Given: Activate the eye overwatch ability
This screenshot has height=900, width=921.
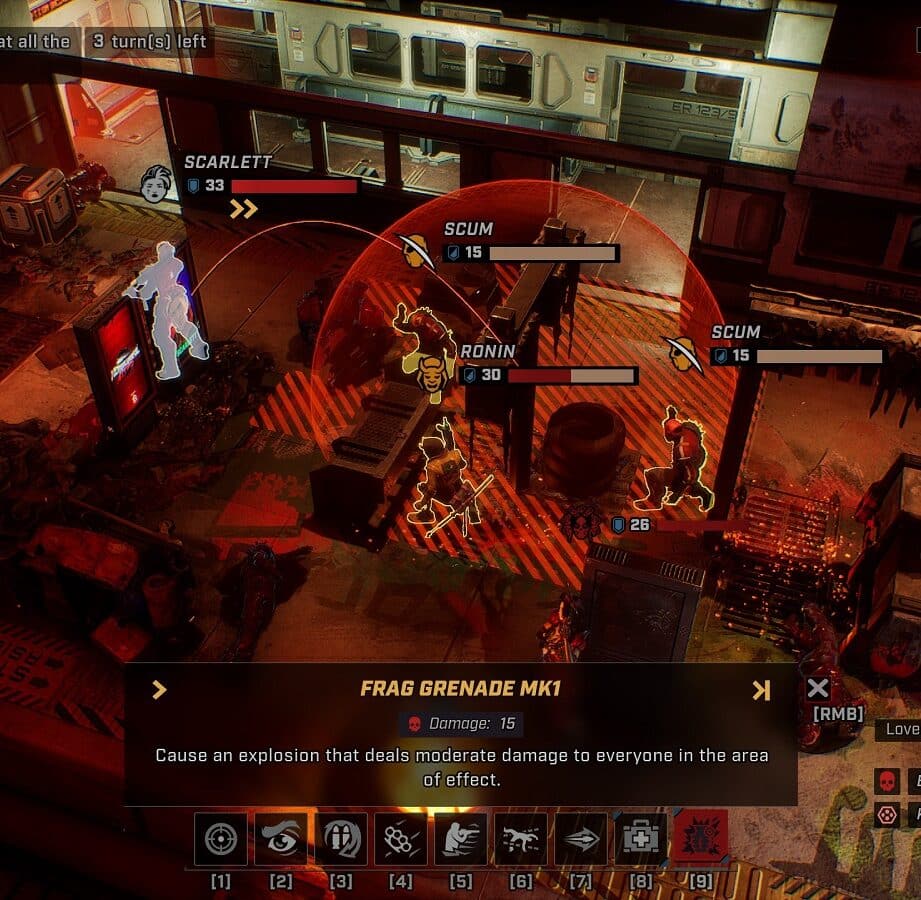Looking at the screenshot, I should click(x=281, y=839).
